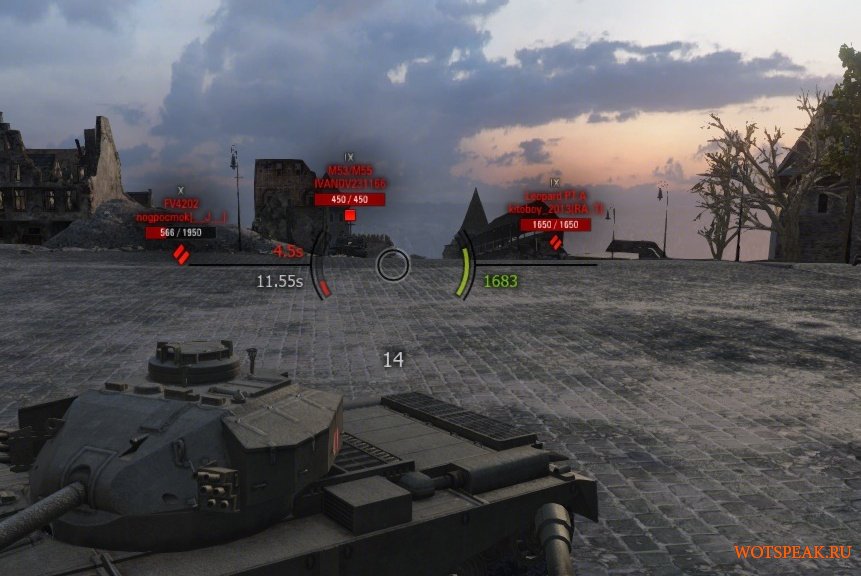The image size is (861, 576).
Task: Target the M53/M55 enemy marker square
Action: [x=349, y=216]
